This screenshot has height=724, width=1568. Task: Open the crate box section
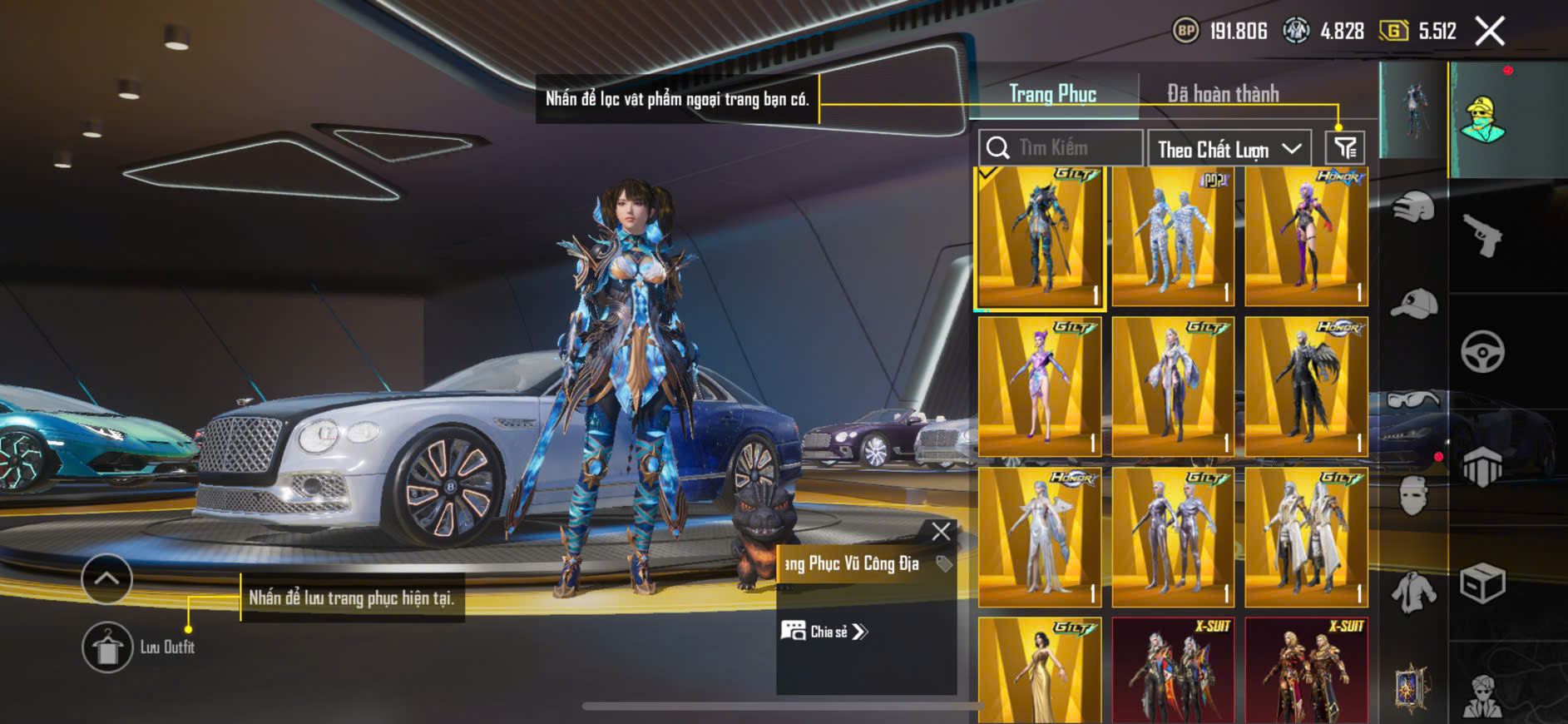point(1482,583)
